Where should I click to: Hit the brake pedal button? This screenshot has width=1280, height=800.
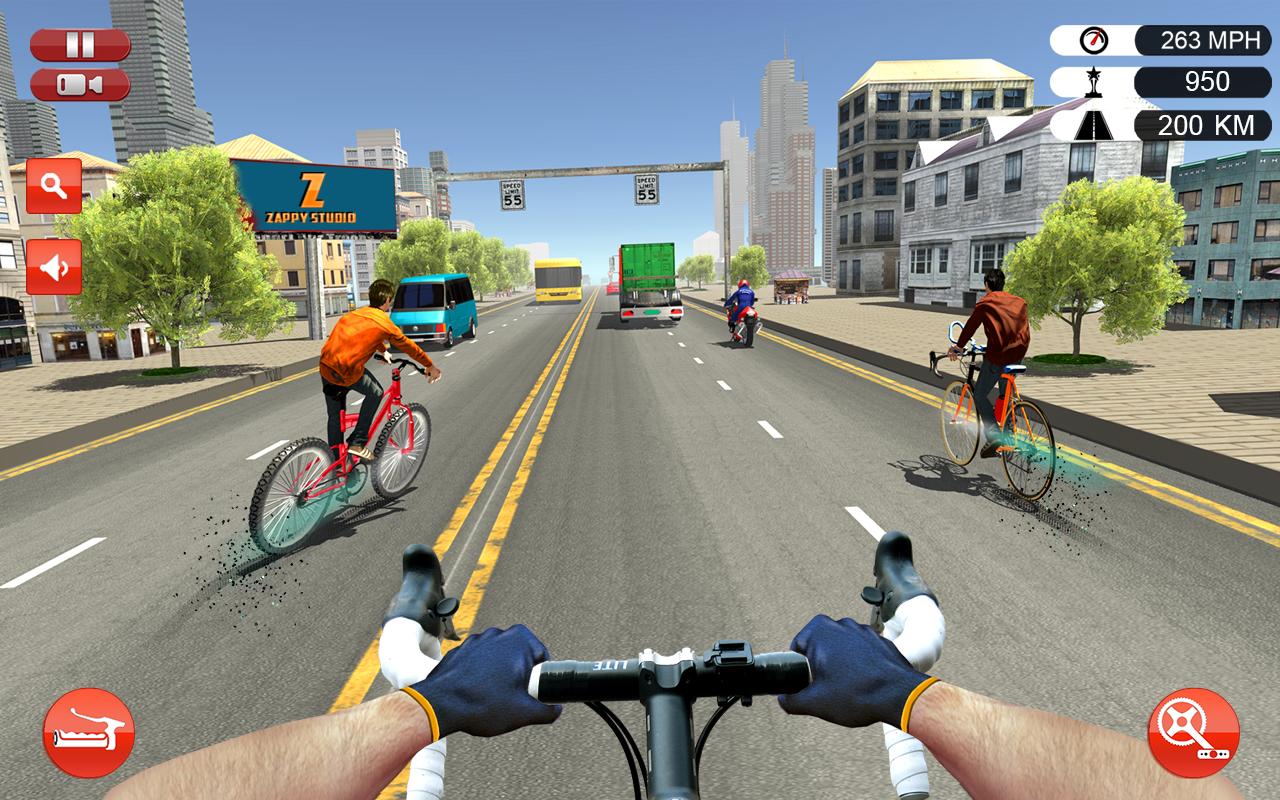(89, 733)
